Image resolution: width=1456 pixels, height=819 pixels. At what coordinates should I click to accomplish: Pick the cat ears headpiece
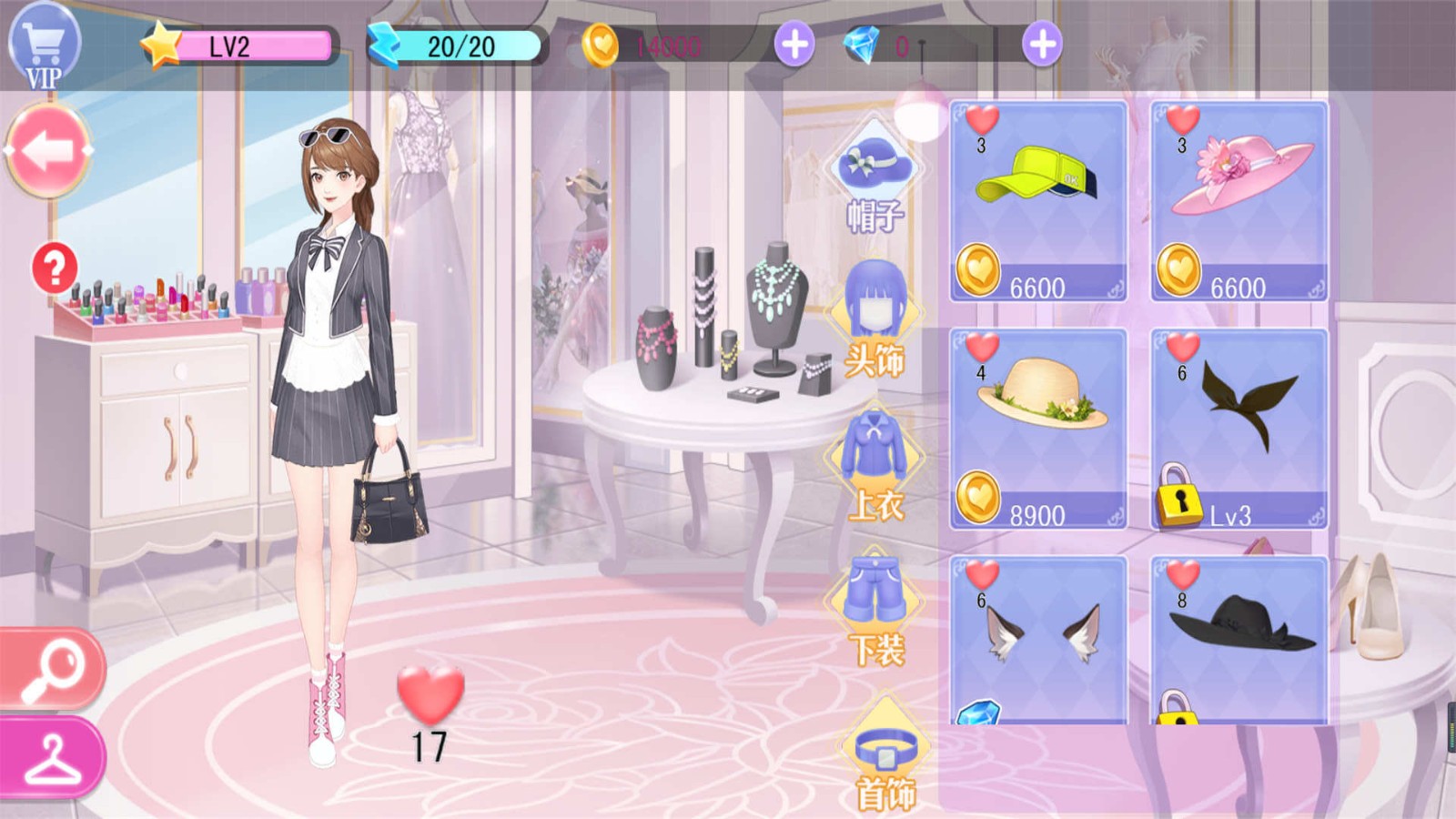pyautogui.click(x=1038, y=639)
